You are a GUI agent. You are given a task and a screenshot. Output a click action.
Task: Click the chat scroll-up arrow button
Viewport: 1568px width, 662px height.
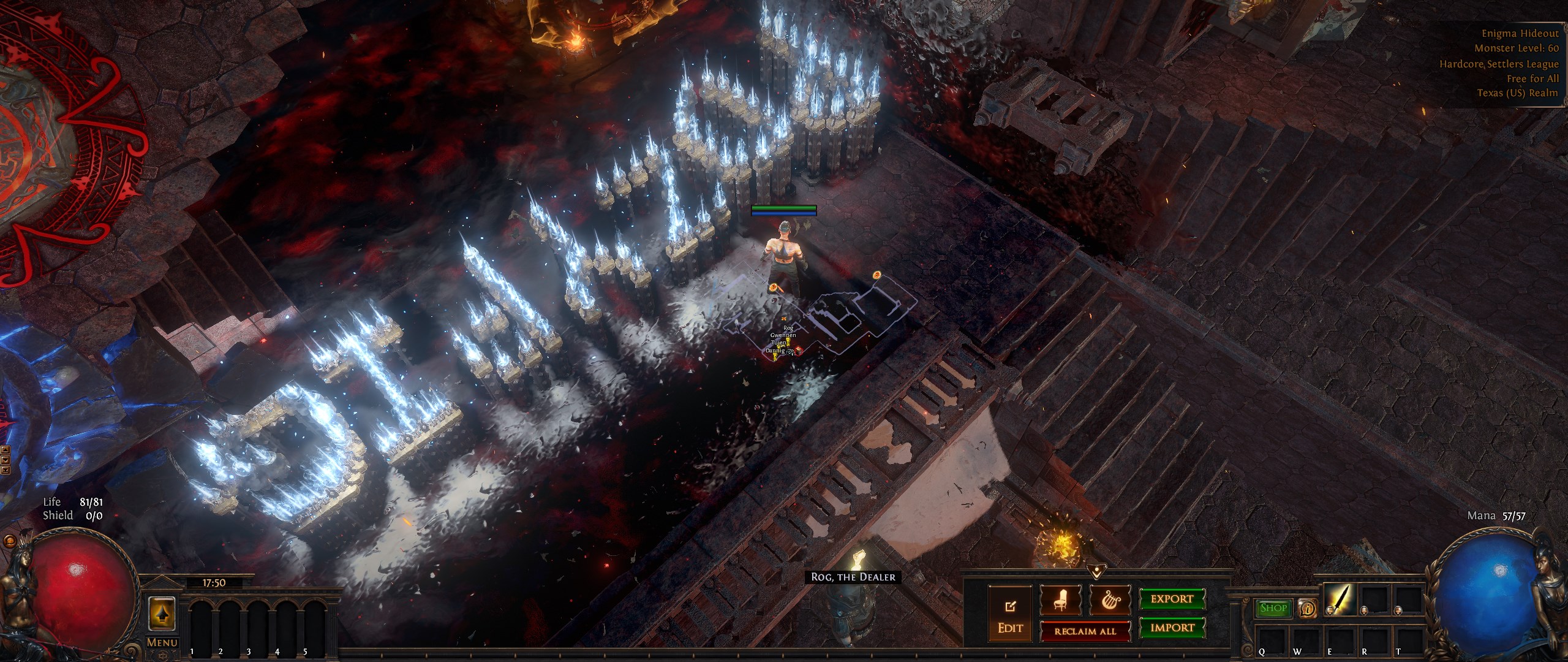6,449
